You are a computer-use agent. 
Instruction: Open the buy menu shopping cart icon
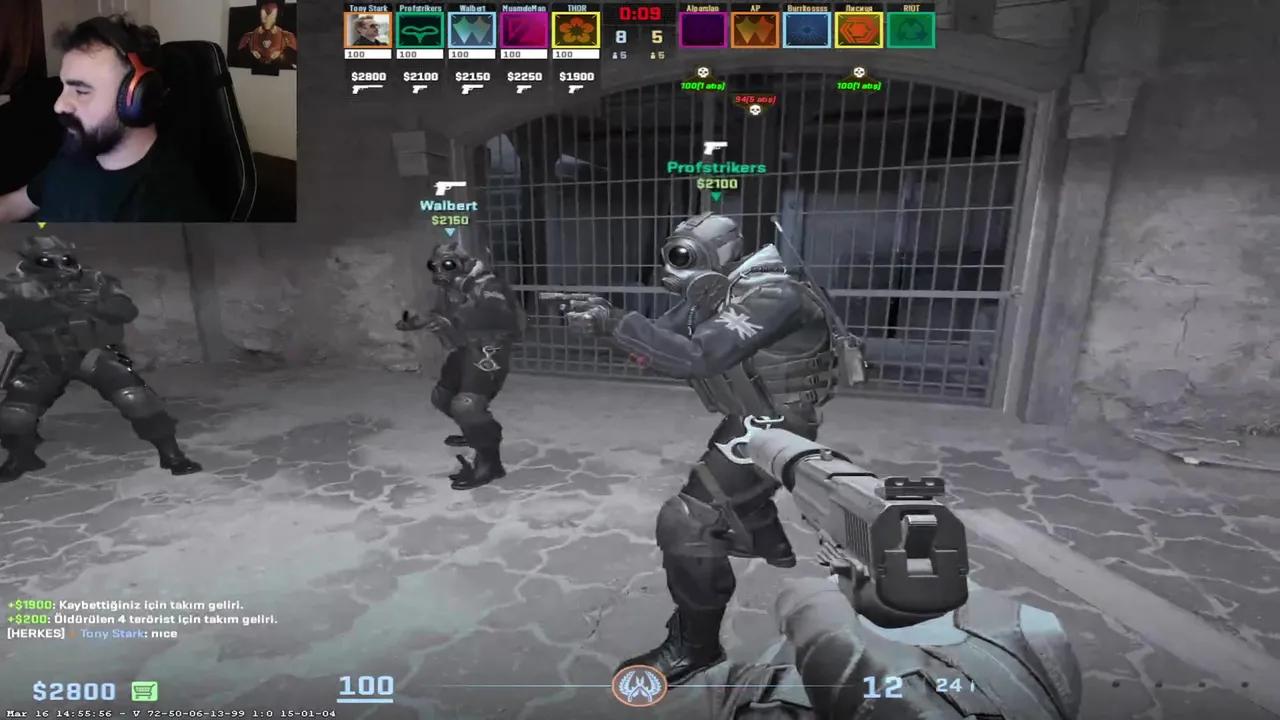tap(143, 691)
